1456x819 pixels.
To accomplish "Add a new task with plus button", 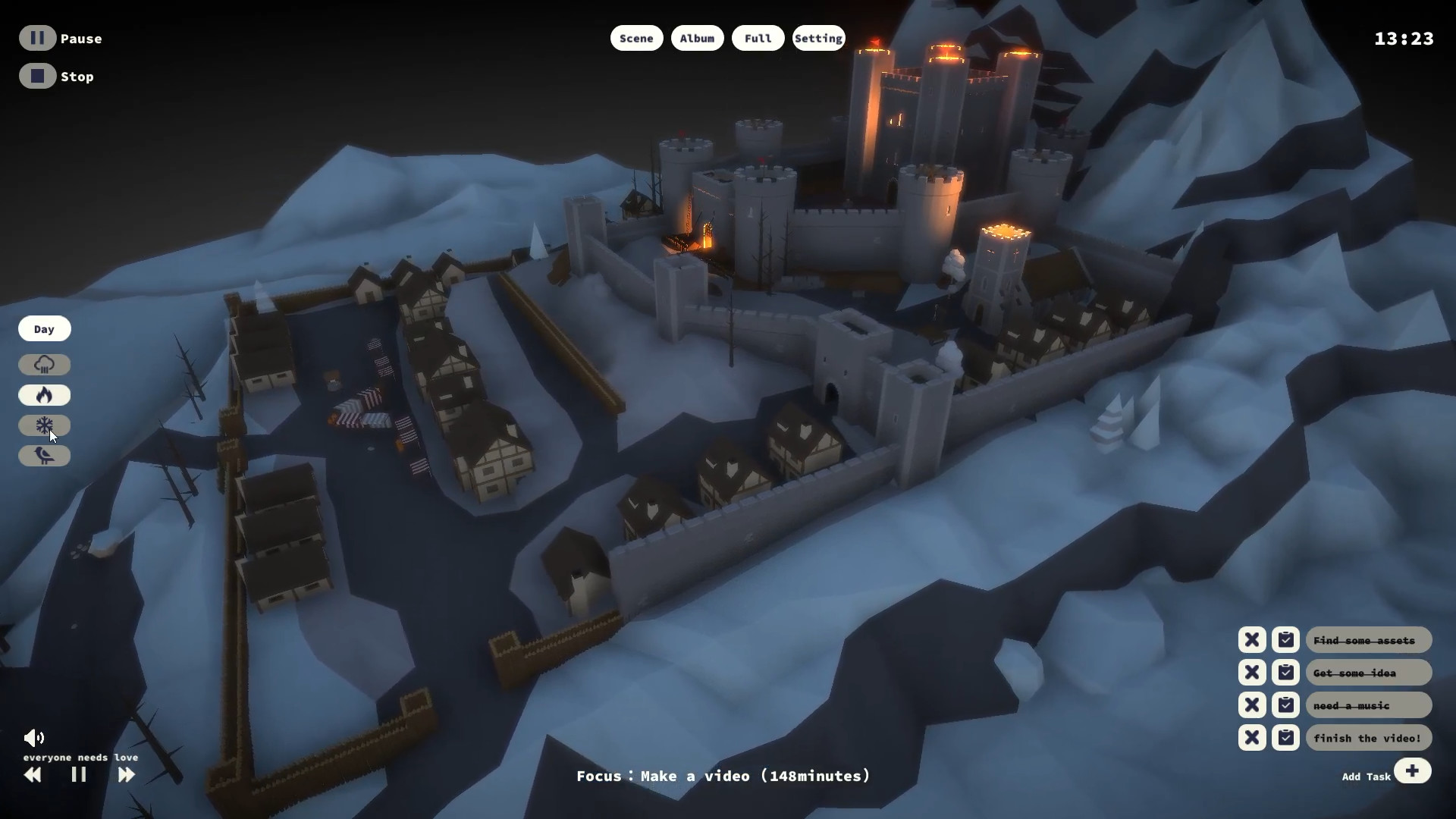I will [1412, 771].
